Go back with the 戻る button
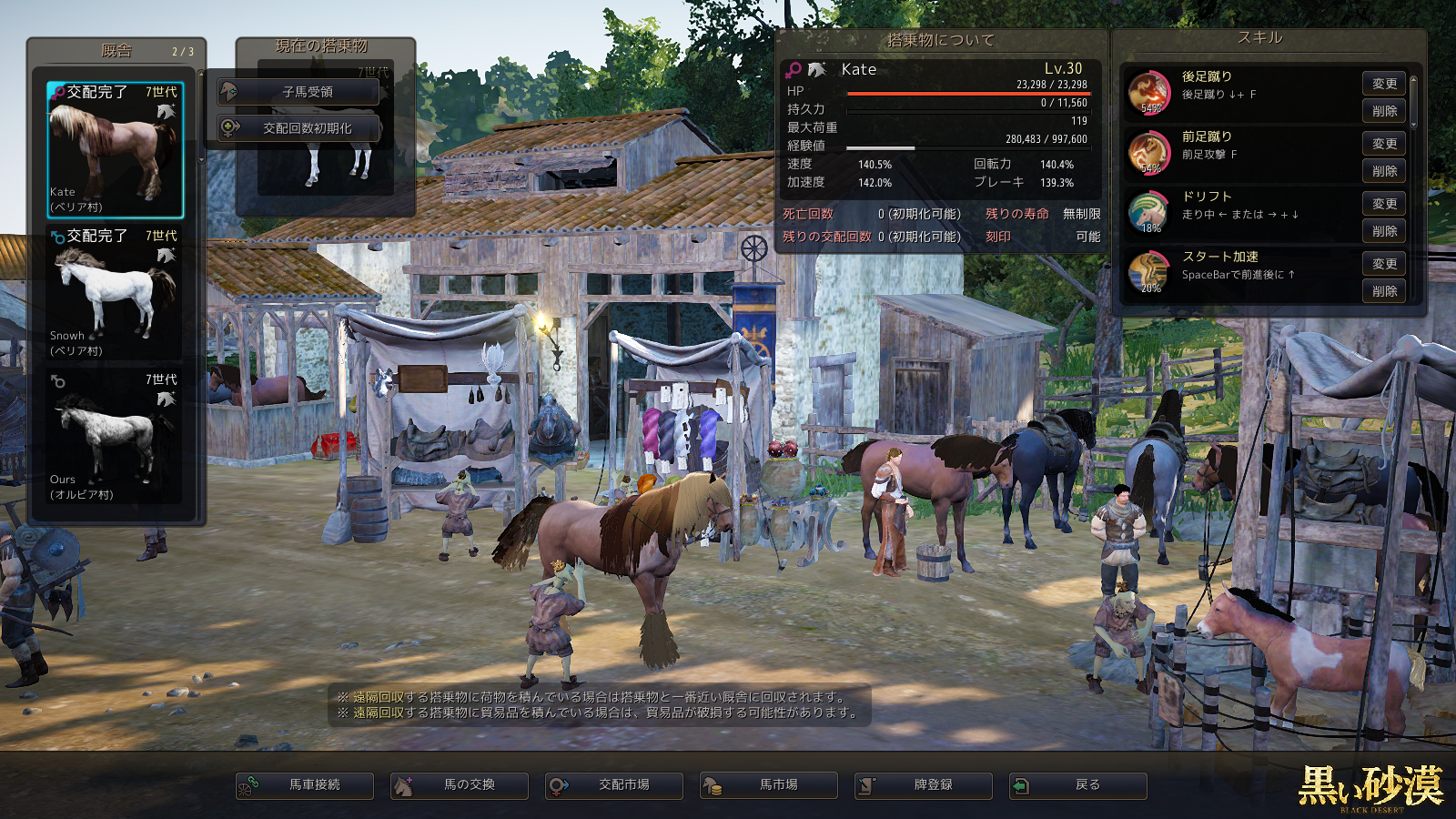Viewport: 1456px width, 819px height. click(1078, 785)
